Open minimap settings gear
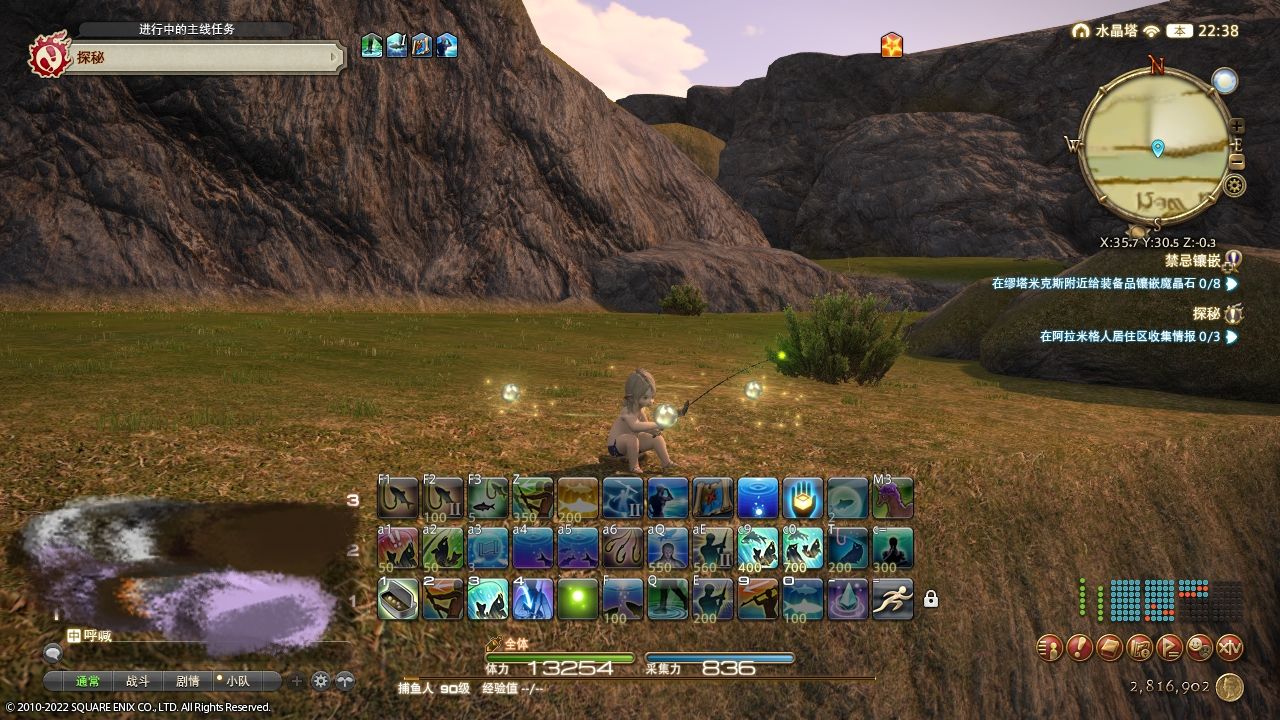 point(1235,185)
